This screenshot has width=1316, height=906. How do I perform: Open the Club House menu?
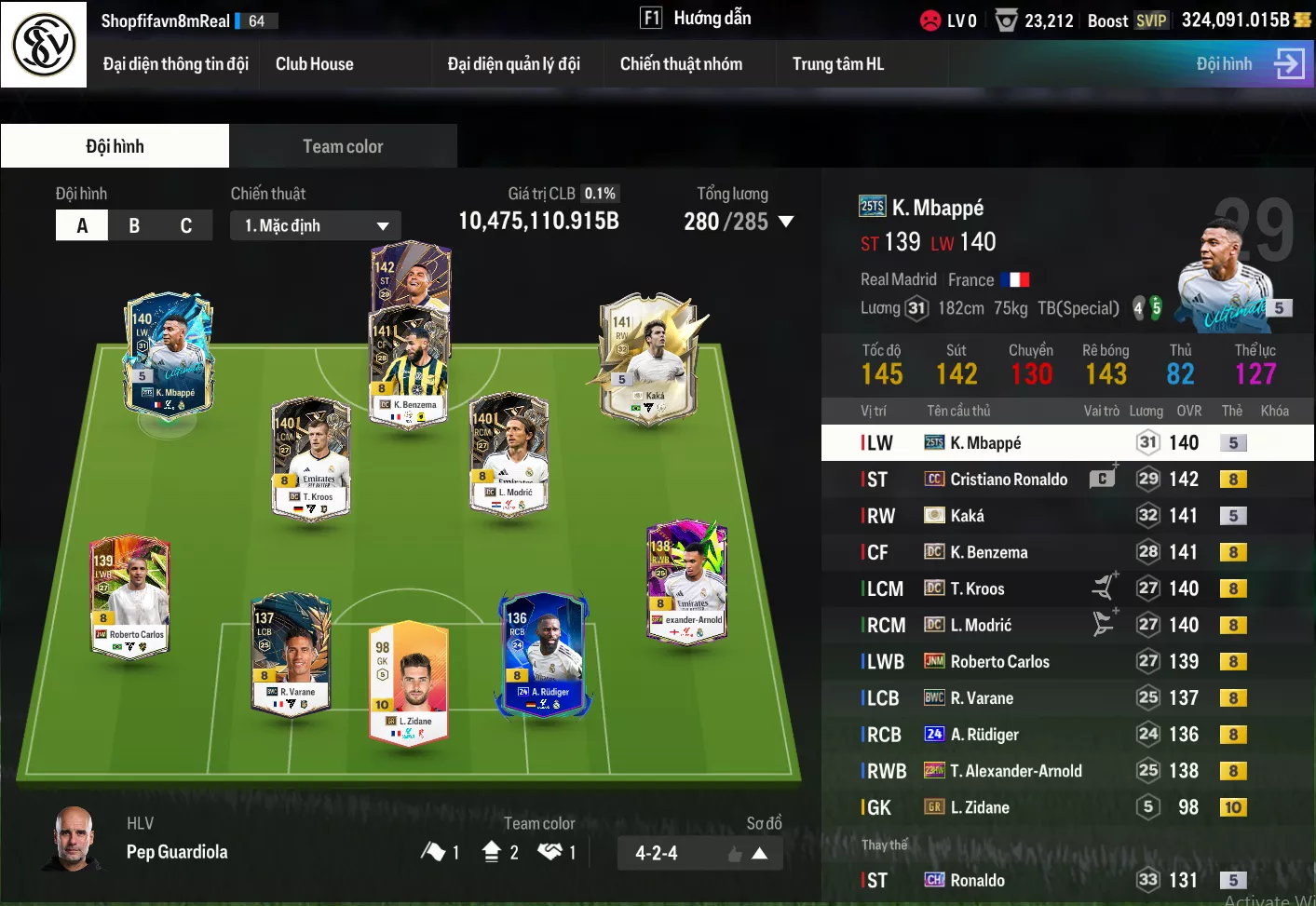(x=314, y=64)
